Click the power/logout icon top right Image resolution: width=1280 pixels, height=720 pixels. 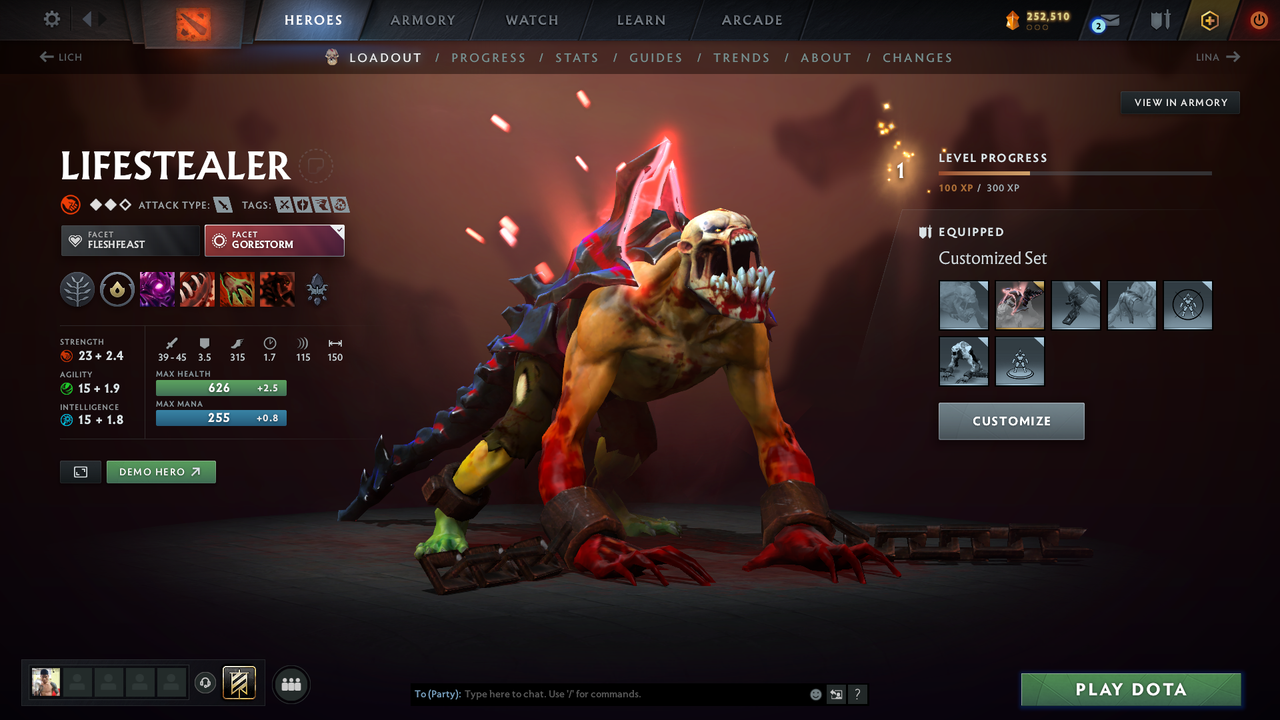[x=1258, y=19]
